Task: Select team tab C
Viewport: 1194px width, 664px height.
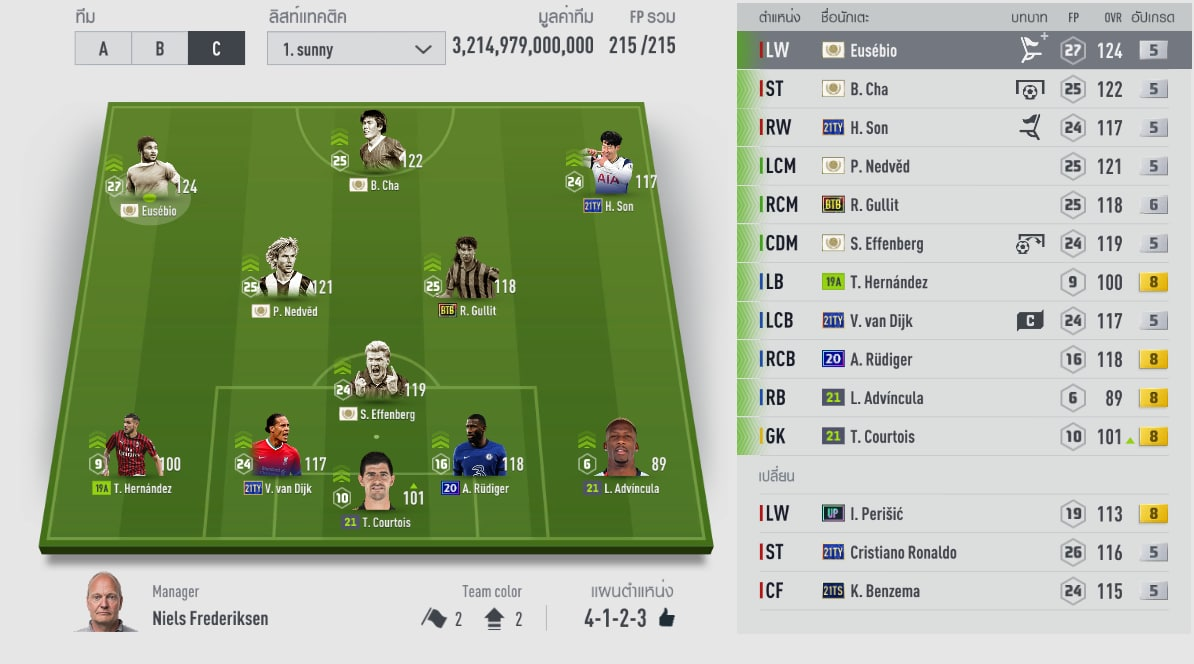Action: point(216,48)
